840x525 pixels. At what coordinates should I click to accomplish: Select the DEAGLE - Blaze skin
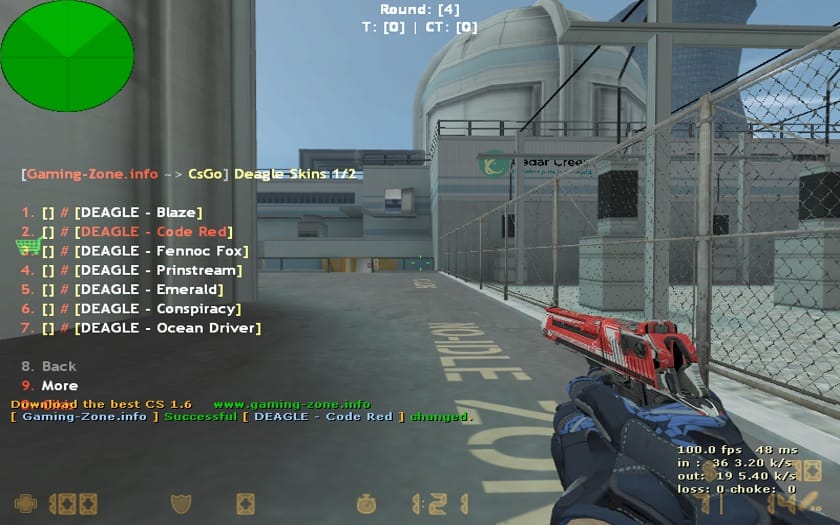138,212
